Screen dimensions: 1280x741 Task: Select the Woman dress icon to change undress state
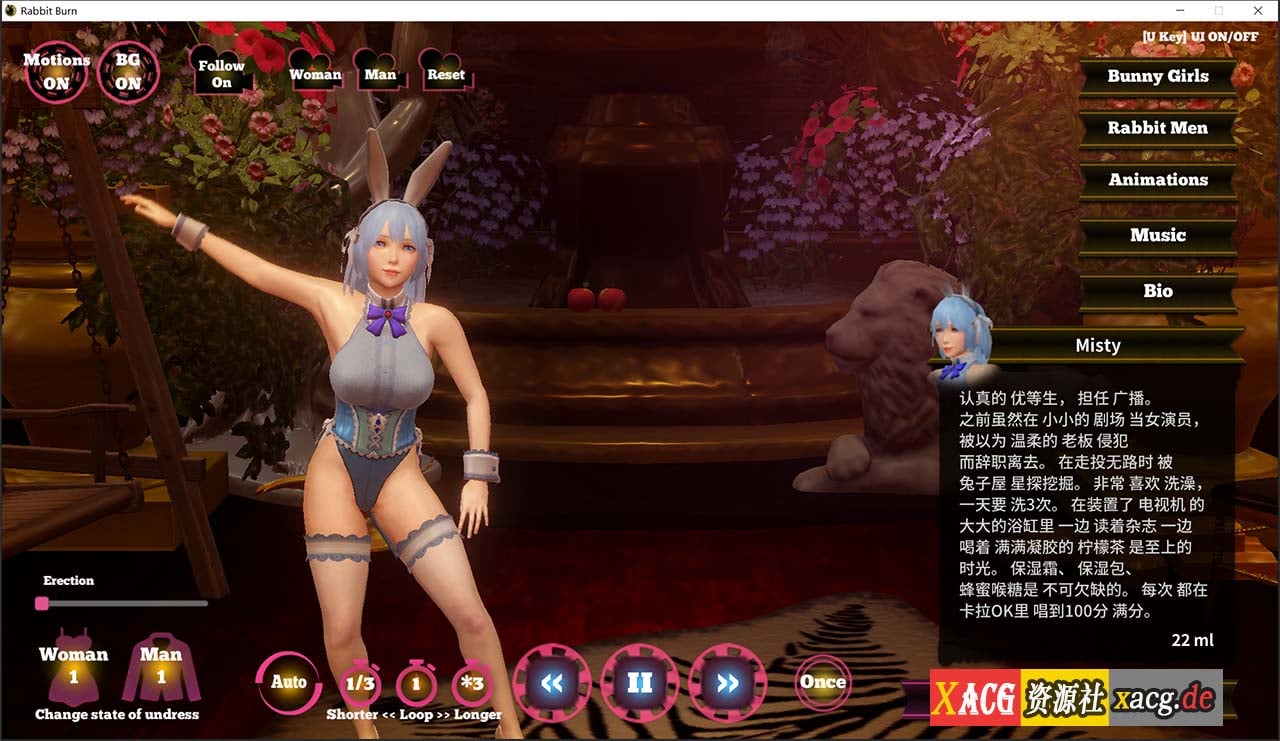click(x=74, y=674)
